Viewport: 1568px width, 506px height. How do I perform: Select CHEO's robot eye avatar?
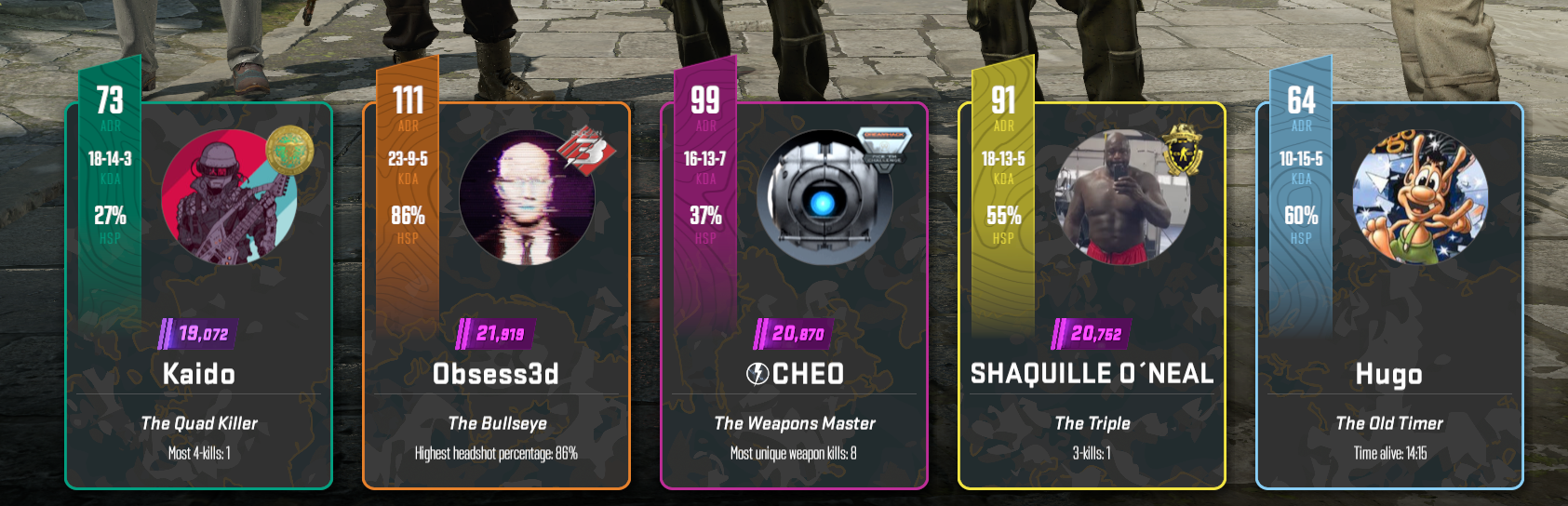point(824,199)
